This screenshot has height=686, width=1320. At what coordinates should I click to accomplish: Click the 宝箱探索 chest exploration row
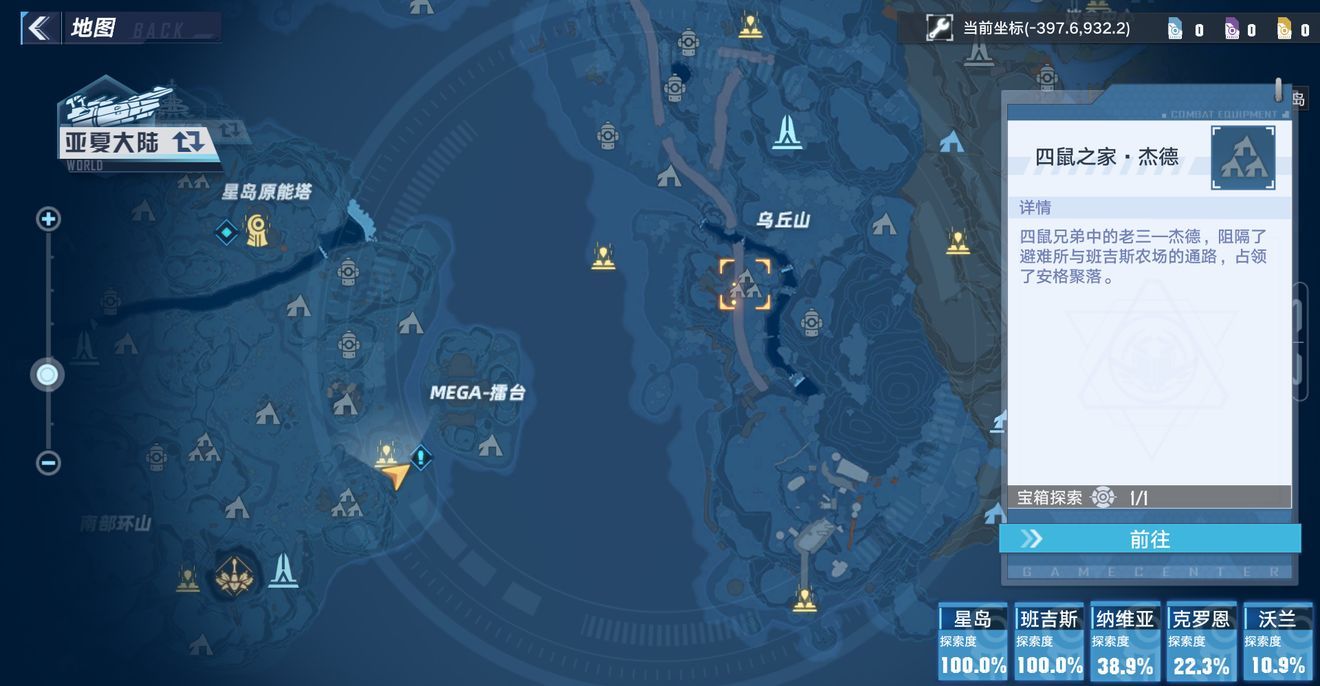pyautogui.click(x=1149, y=497)
